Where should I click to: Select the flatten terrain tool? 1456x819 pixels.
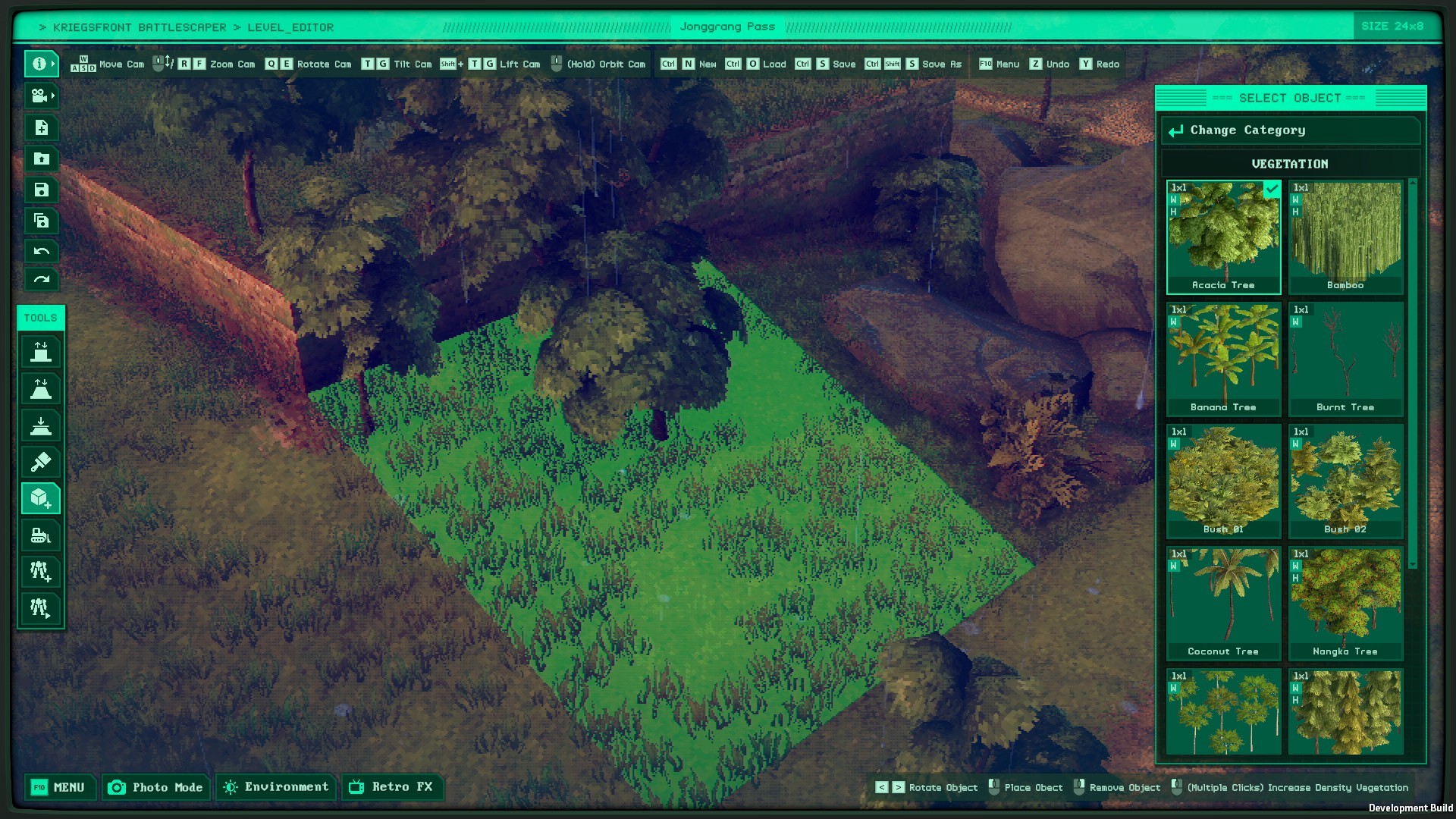[41, 425]
